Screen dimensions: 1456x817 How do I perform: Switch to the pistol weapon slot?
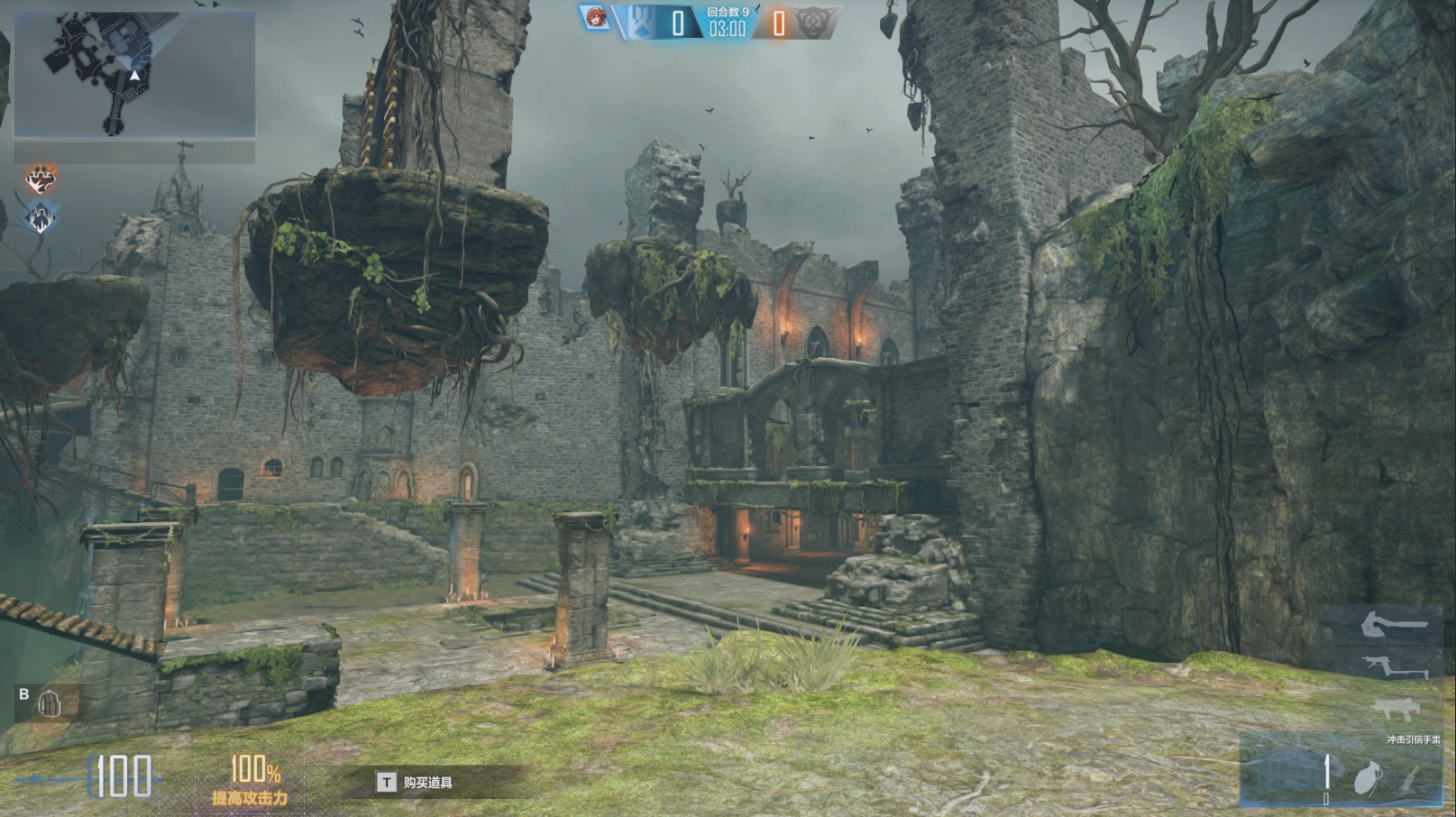point(1394,667)
